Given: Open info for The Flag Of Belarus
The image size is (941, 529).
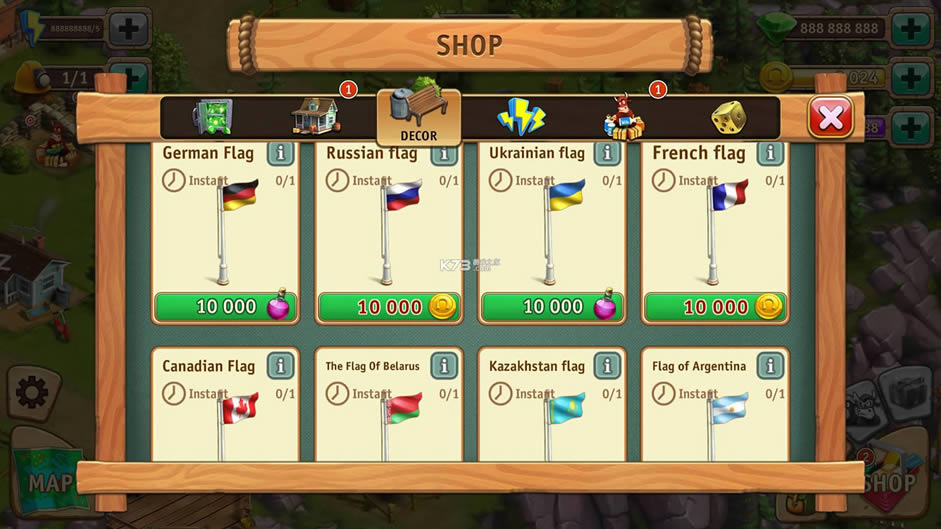Looking at the screenshot, I should pos(444,366).
